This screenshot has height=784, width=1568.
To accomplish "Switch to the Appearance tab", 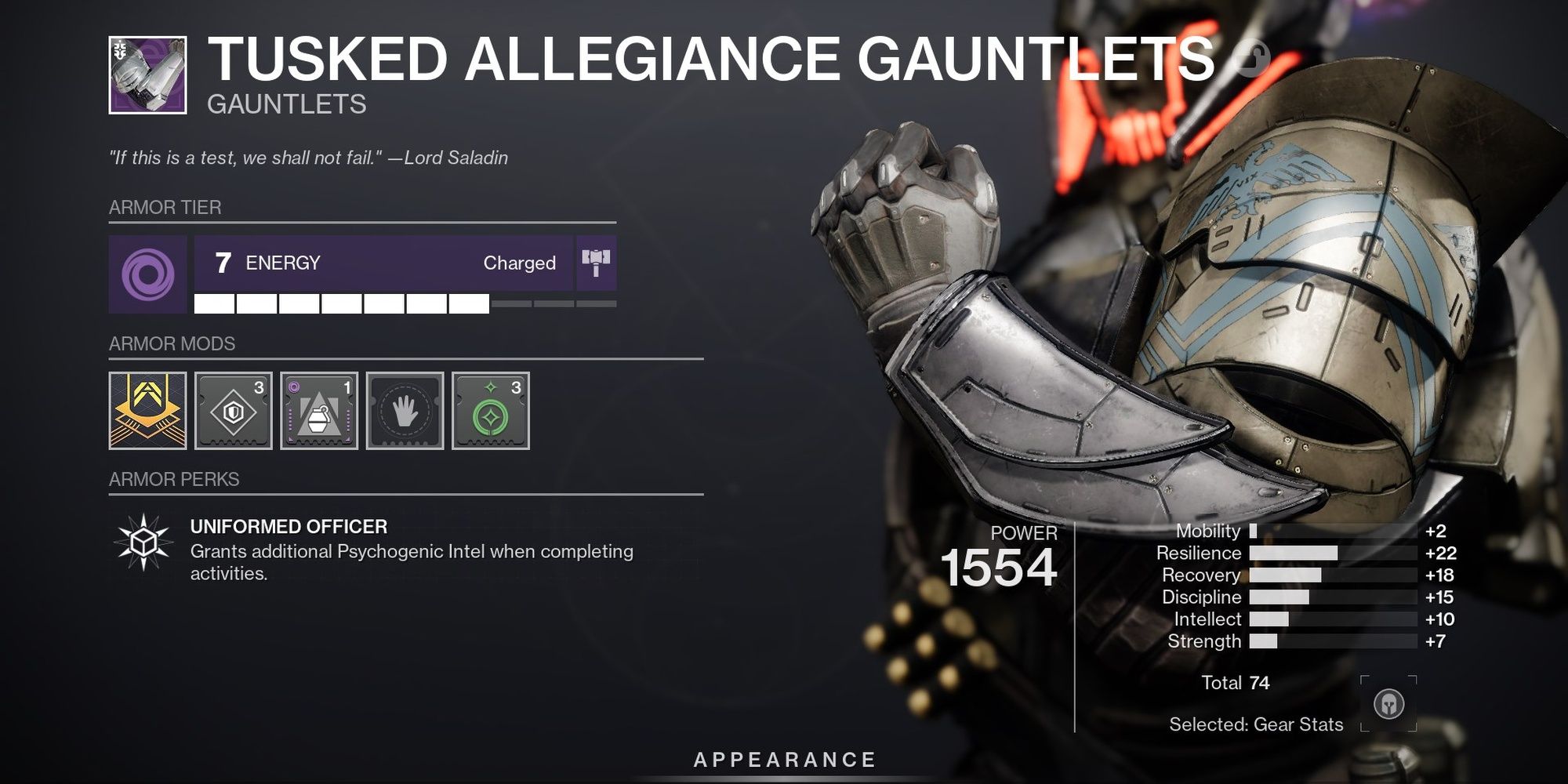I will coord(784,758).
